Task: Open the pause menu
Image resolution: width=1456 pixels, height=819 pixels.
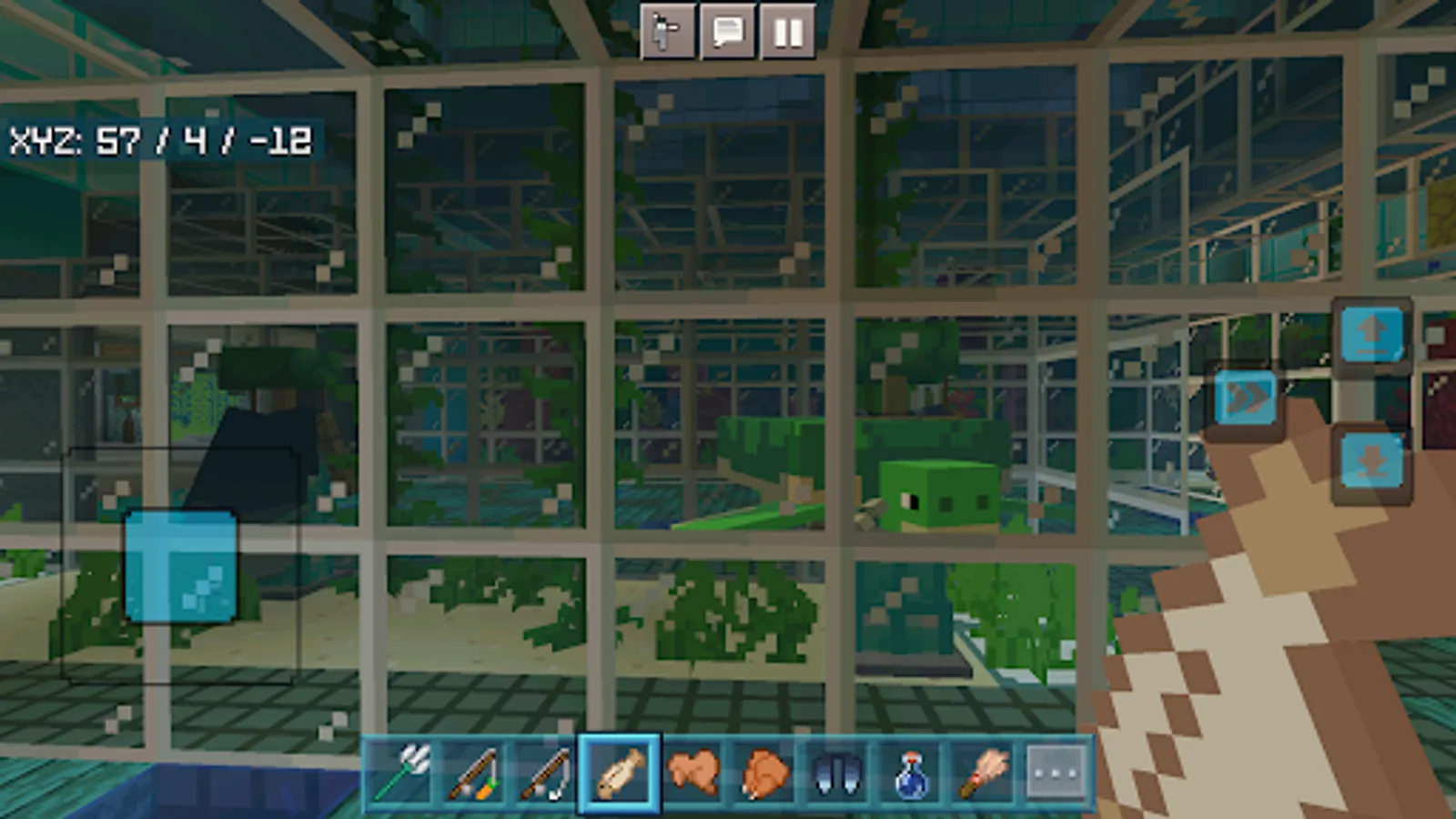Action: point(787,34)
